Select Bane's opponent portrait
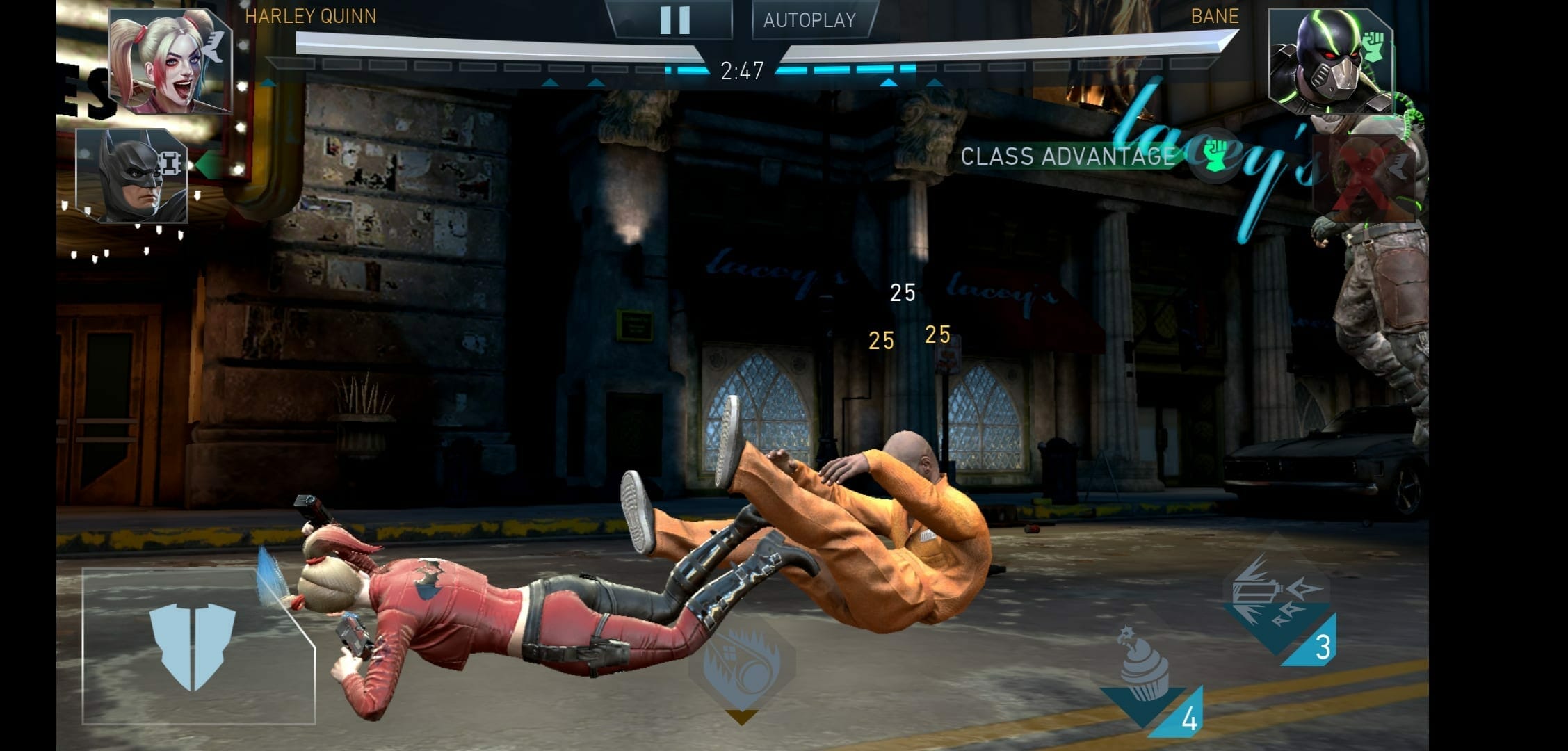The height and width of the screenshot is (751, 1568). (1329, 61)
